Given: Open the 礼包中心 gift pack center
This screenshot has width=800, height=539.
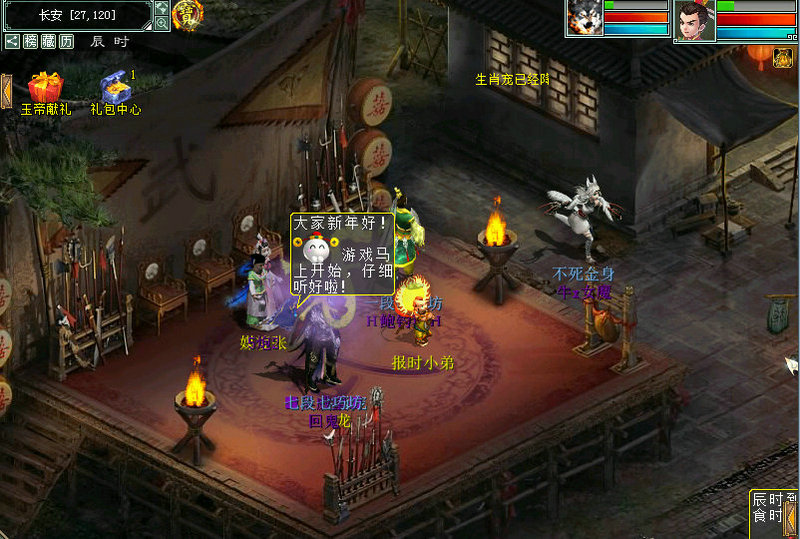Looking at the screenshot, I should point(115,88).
